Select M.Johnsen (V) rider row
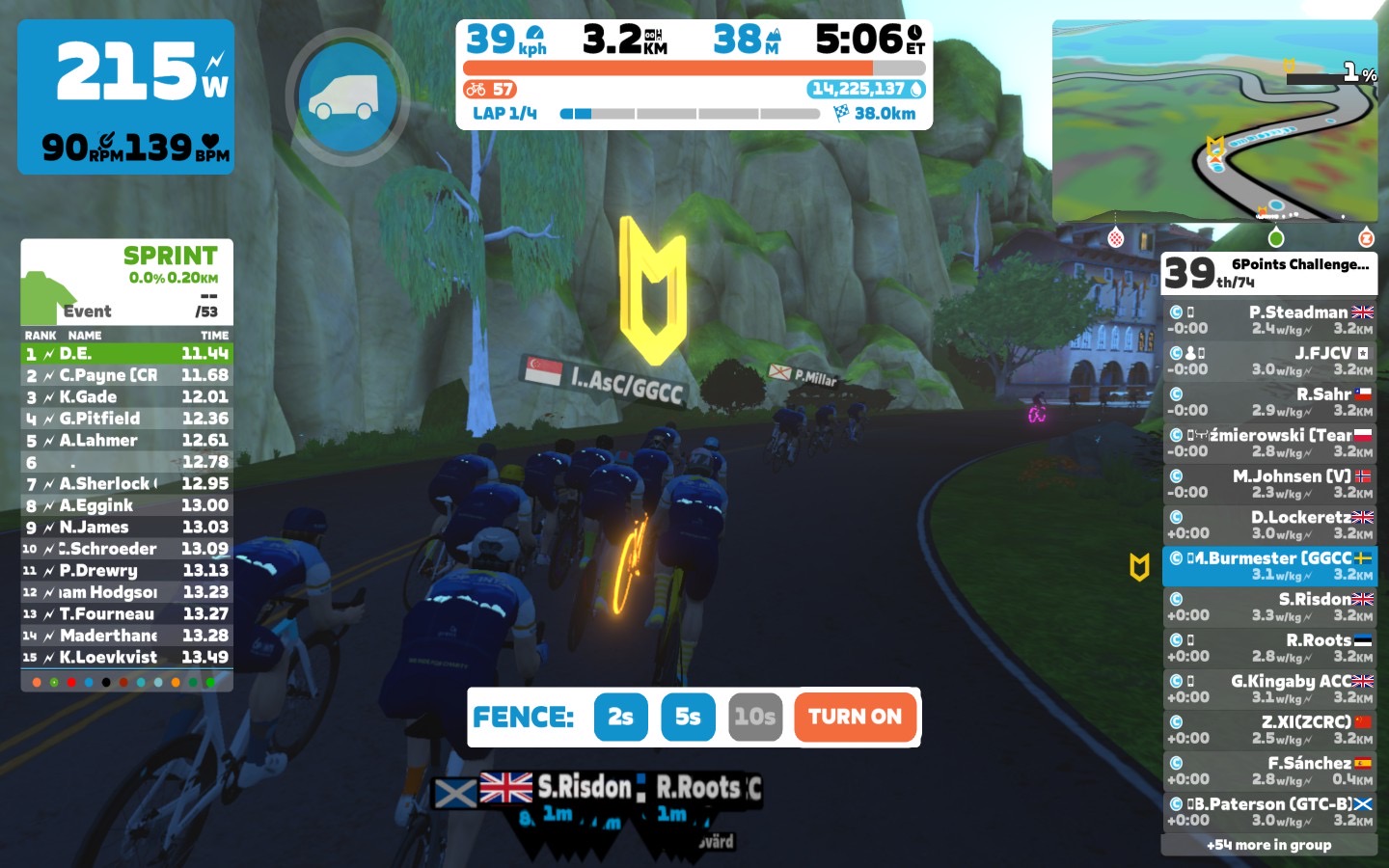The width and height of the screenshot is (1389, 868). click(x=1268, y=484)
